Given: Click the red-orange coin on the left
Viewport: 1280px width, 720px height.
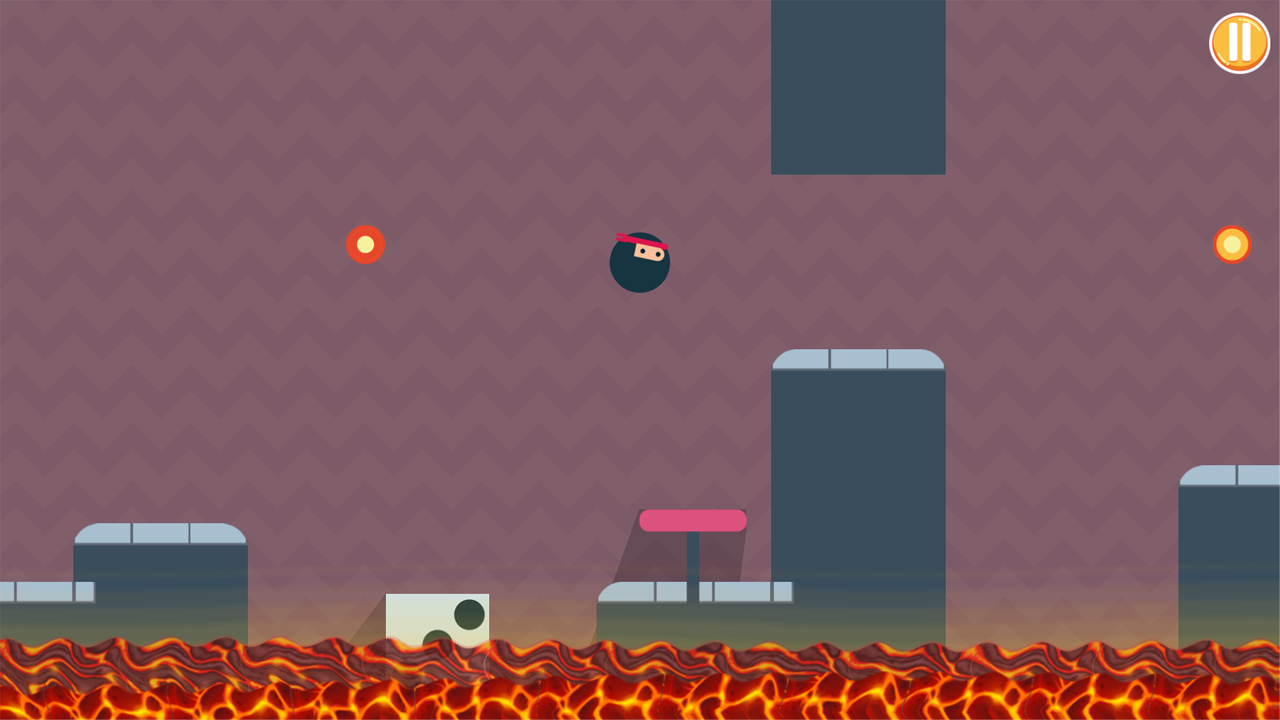Looking at the screenshot, I should pyautogui.click(x=366, y=244).
